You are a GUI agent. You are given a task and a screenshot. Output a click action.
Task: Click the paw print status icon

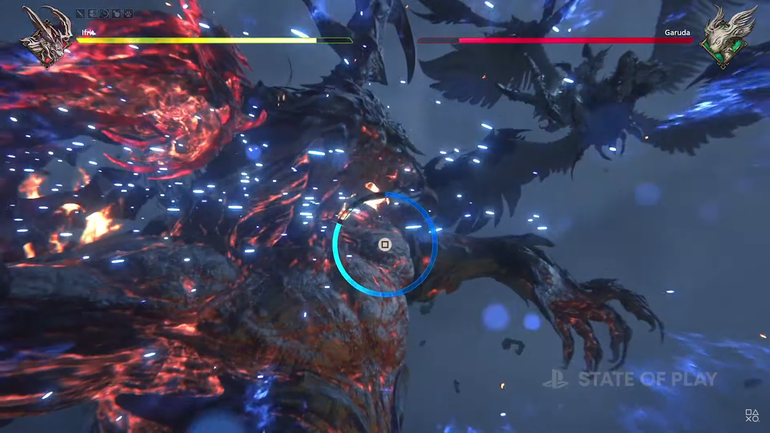coord(128,13)
